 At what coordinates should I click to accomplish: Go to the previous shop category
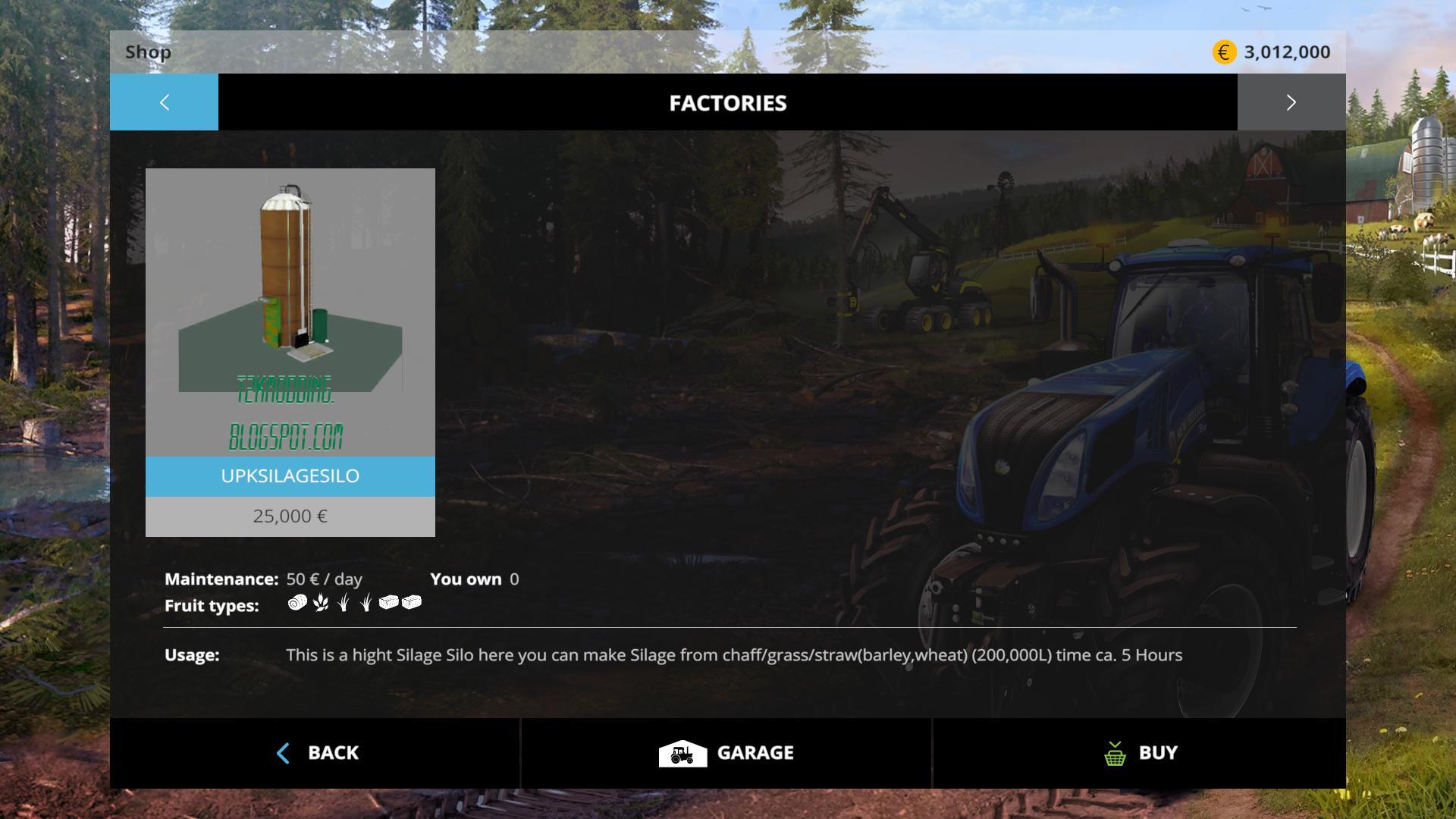coord(164,102)
